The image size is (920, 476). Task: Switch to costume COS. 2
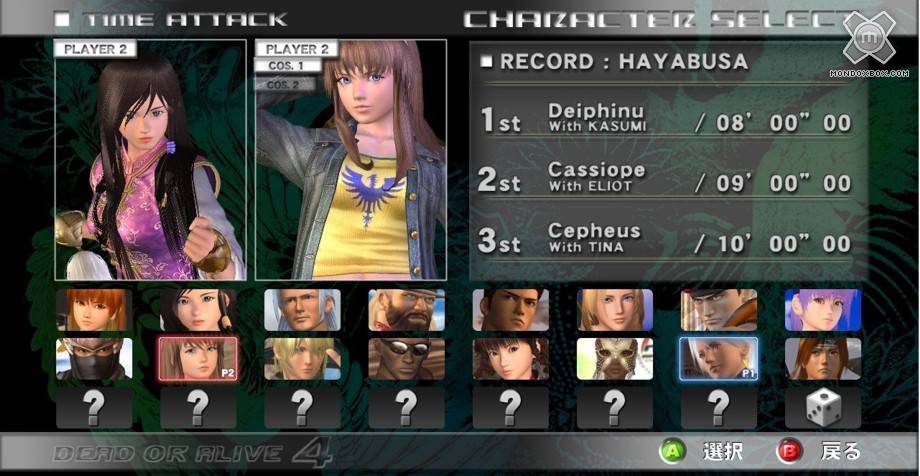tap(287, 84)
